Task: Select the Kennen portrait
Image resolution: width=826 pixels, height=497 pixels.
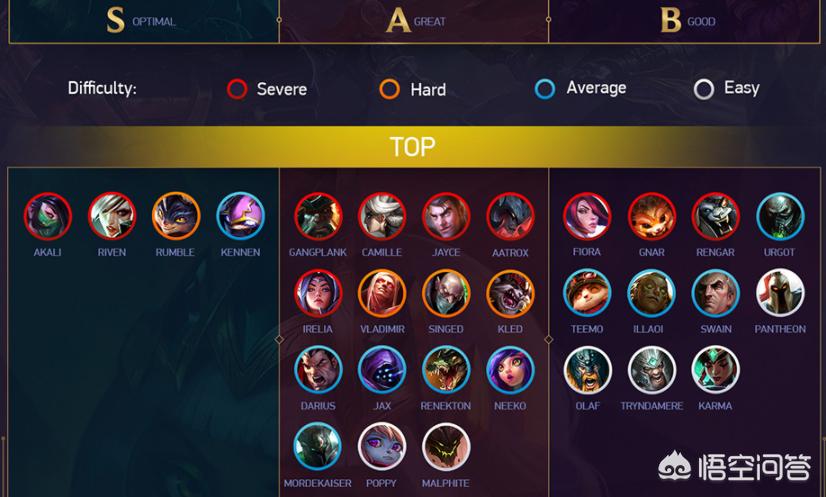Action: pos(240,216)
